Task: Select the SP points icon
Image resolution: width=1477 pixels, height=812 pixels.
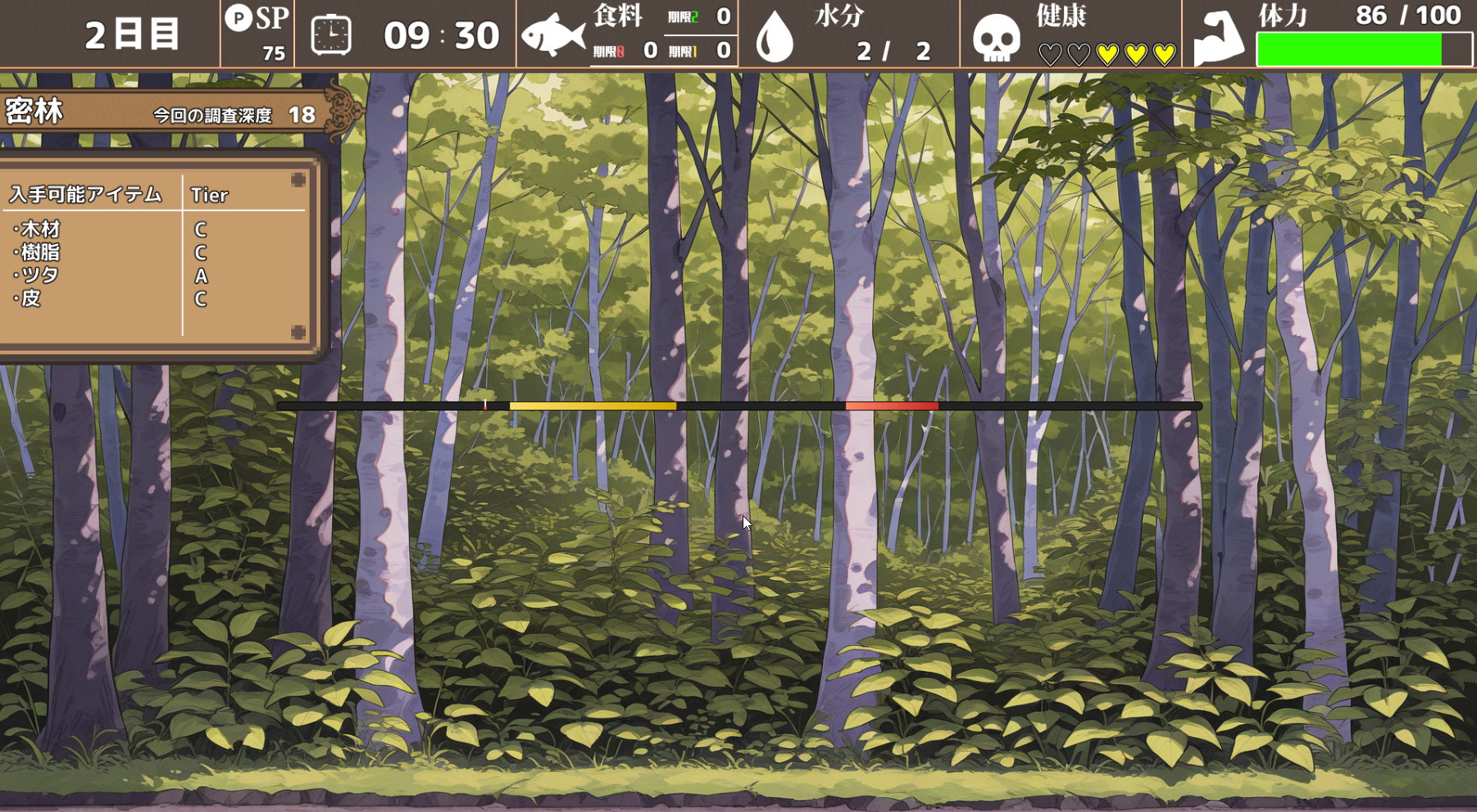Action: point(239,18)
